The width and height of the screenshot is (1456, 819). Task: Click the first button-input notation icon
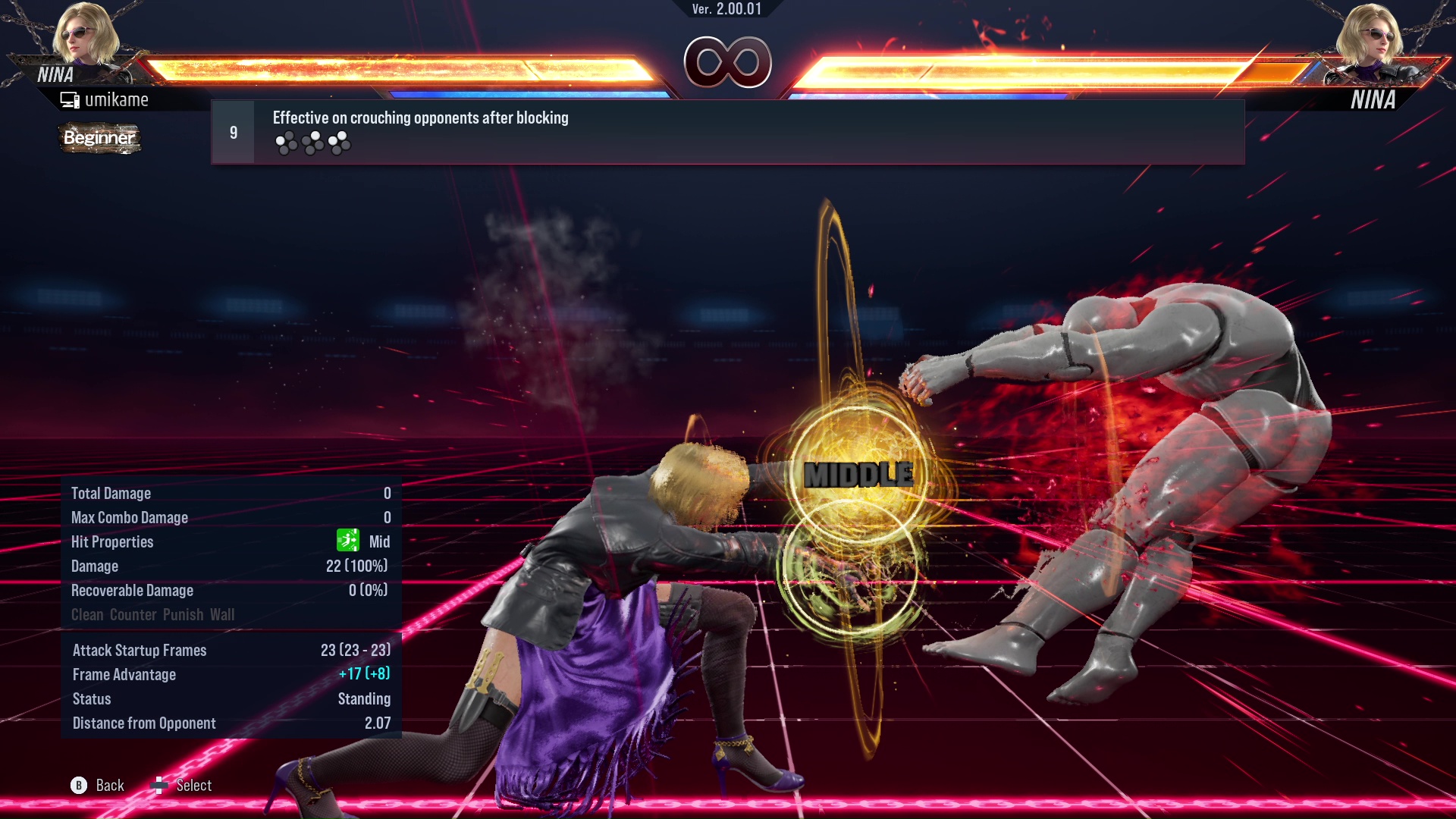pyautogui.click(x=285, y=142)
